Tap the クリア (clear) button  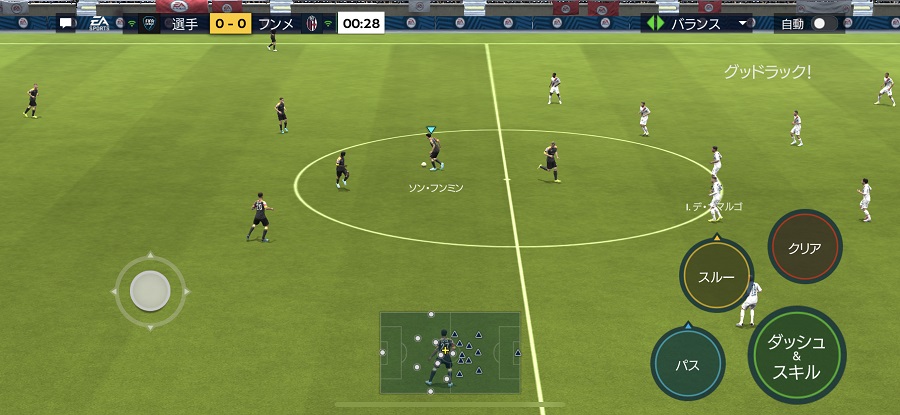[x=805, y=247]
